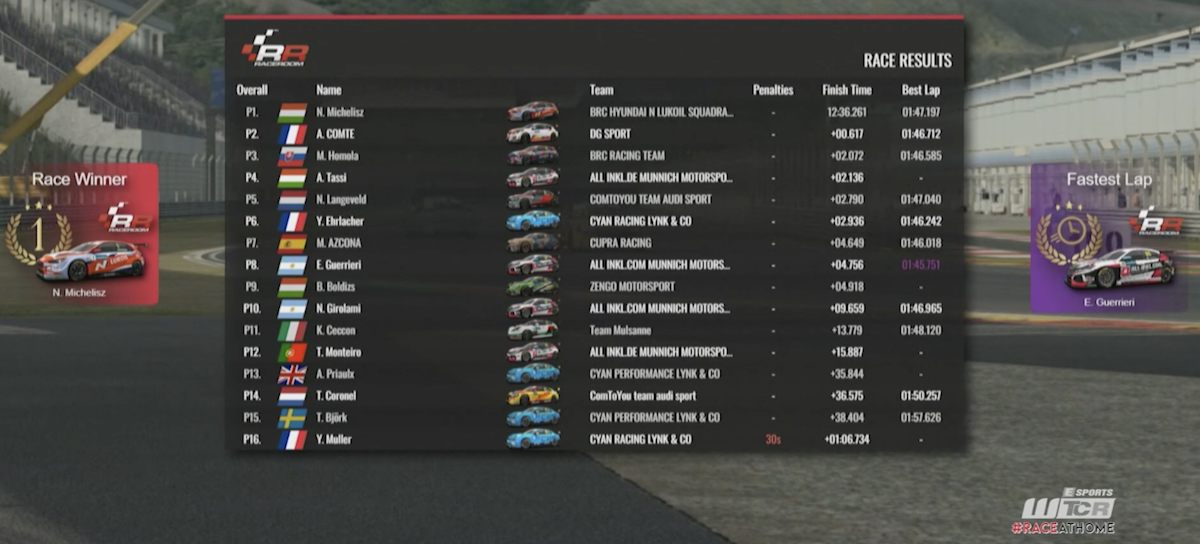Select K. Ceccon's result row

coord(595,330)
